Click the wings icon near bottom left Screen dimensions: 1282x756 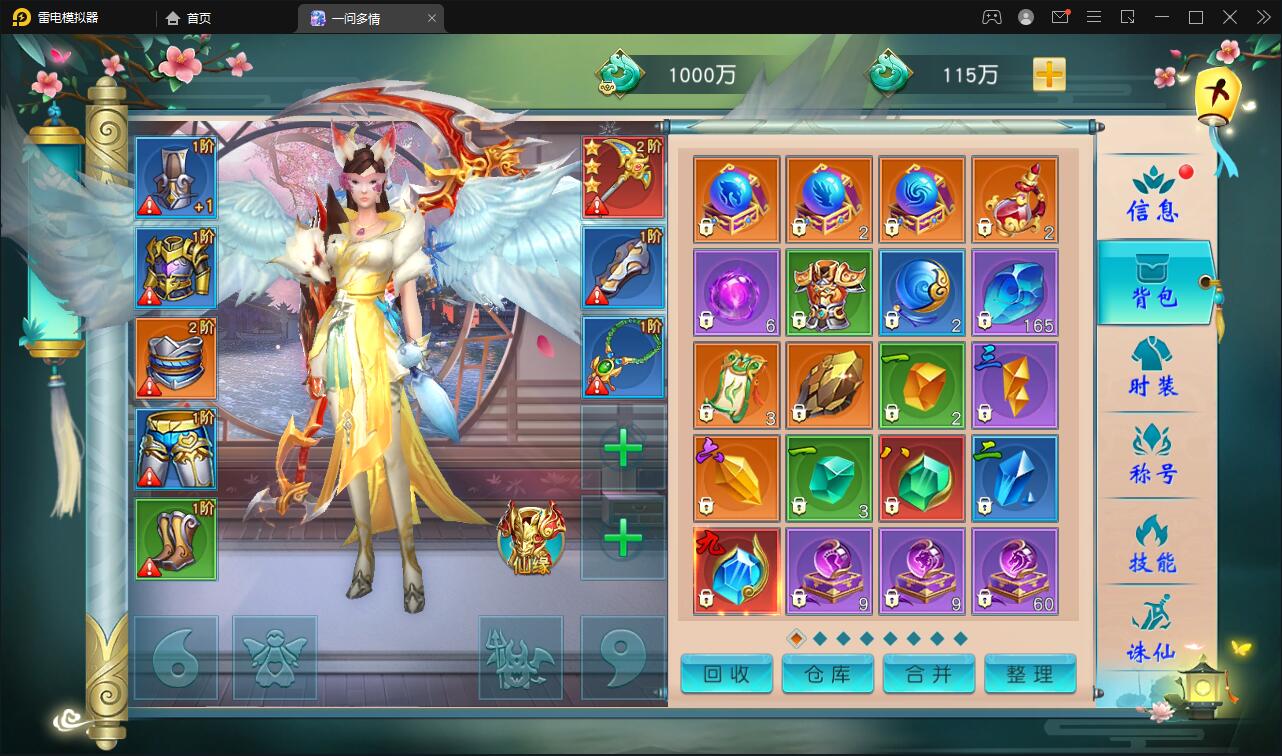click(276, 657)
